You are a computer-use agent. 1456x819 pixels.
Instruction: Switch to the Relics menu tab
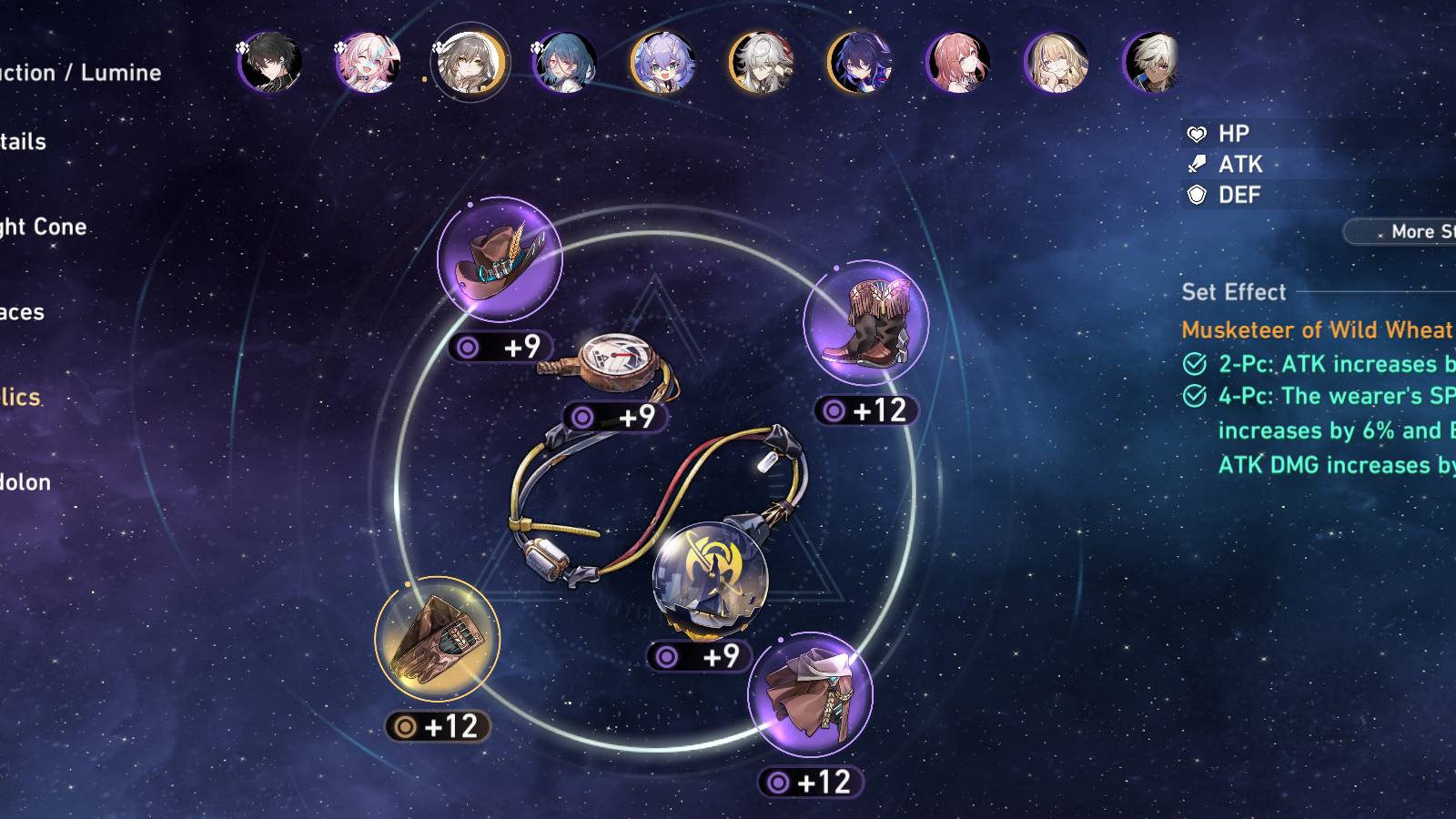click(x=20, y=398)
